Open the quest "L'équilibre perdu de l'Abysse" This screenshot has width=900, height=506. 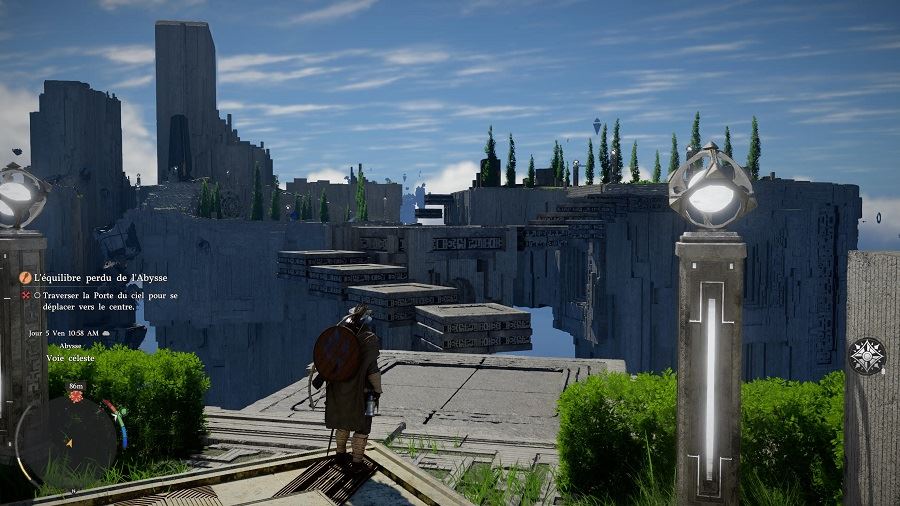100,277
